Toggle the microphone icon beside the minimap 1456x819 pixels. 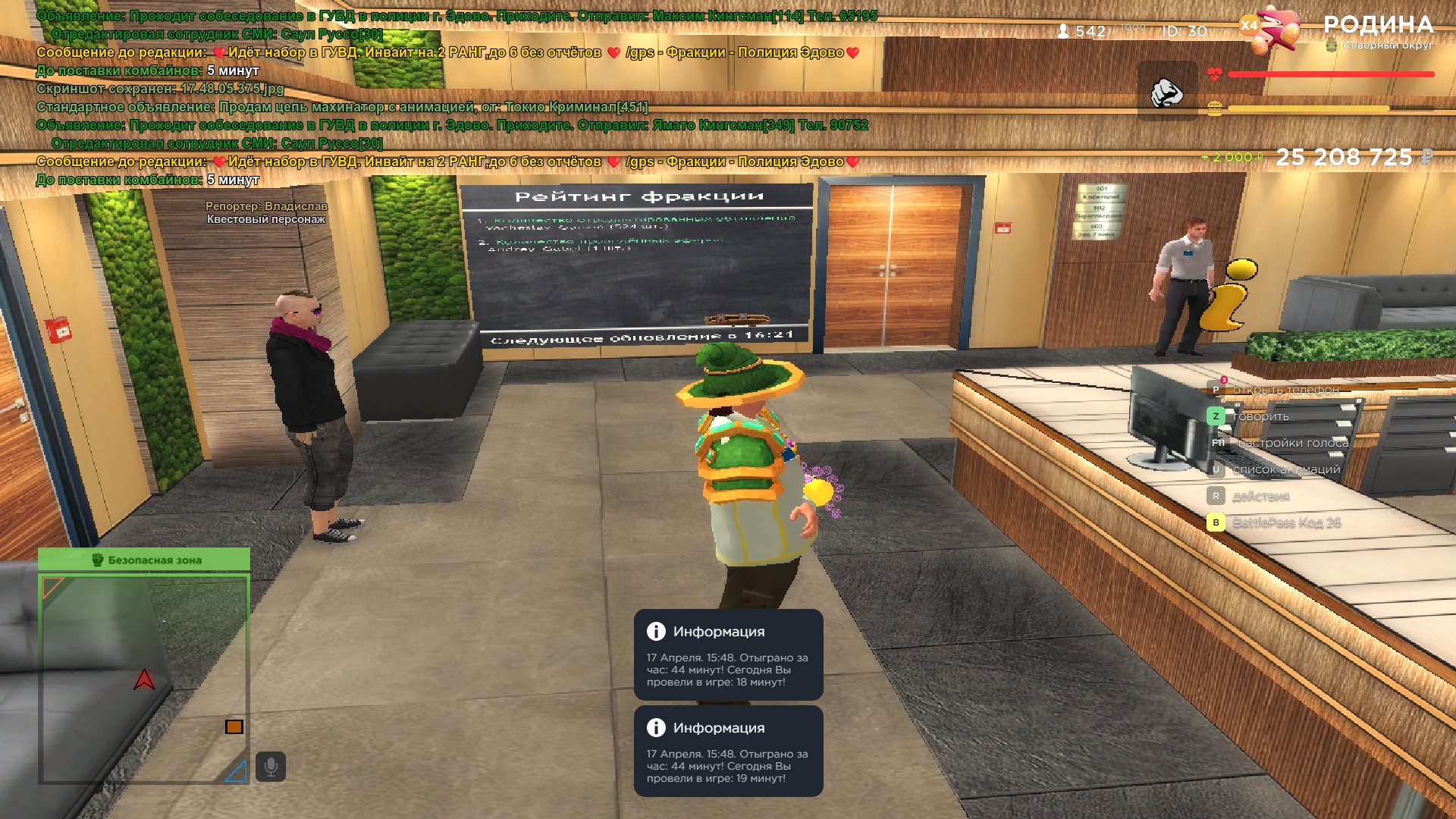pos(271,767)
